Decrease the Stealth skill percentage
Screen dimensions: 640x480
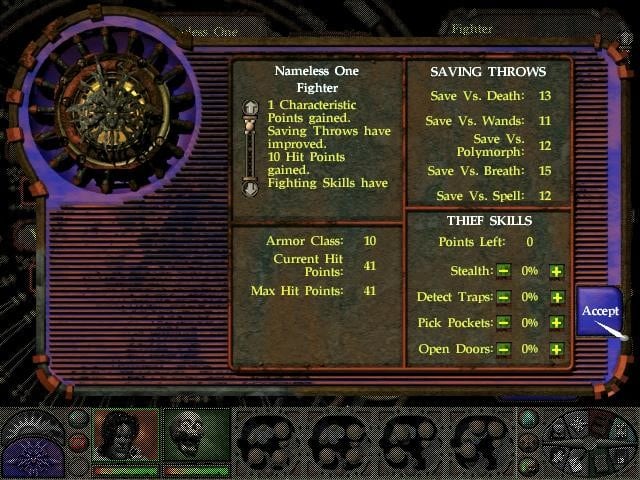[504, 271]
